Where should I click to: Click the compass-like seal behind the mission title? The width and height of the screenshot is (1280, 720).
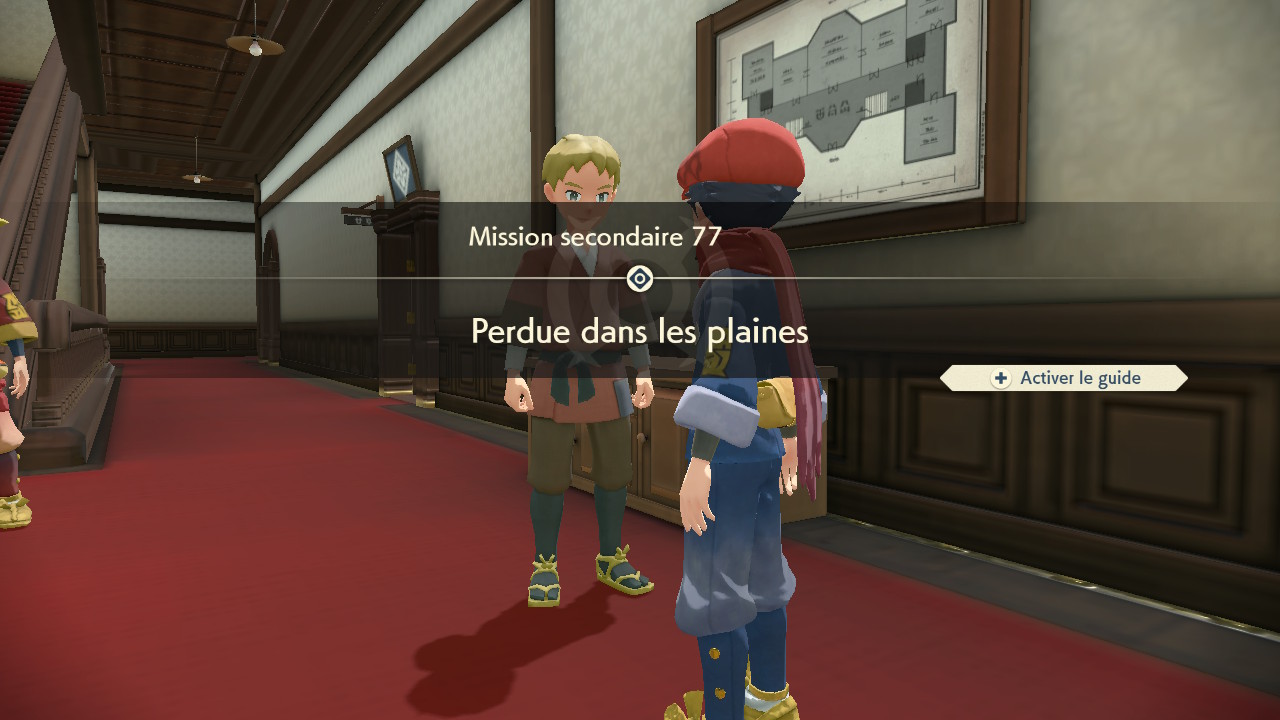[x=638, y=279]
